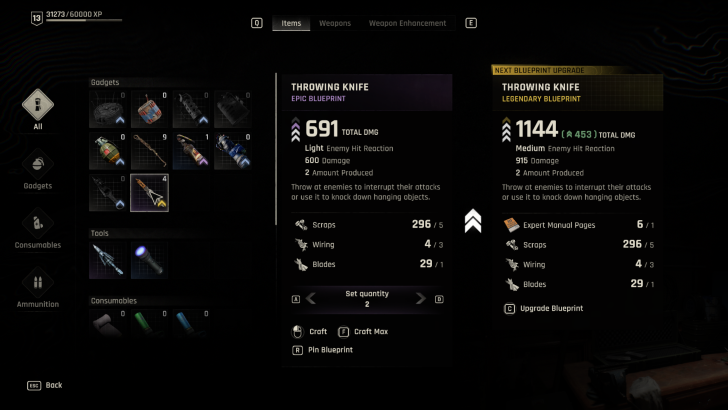Decrease the craft set quantity

point(311,298)
